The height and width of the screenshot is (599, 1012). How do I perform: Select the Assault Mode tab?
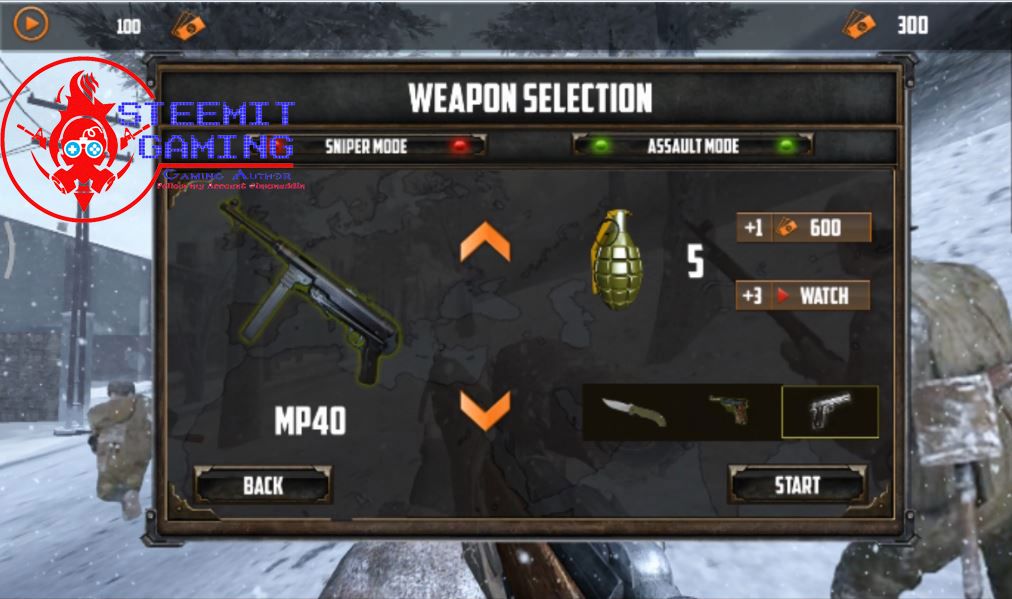click(692, 146)
